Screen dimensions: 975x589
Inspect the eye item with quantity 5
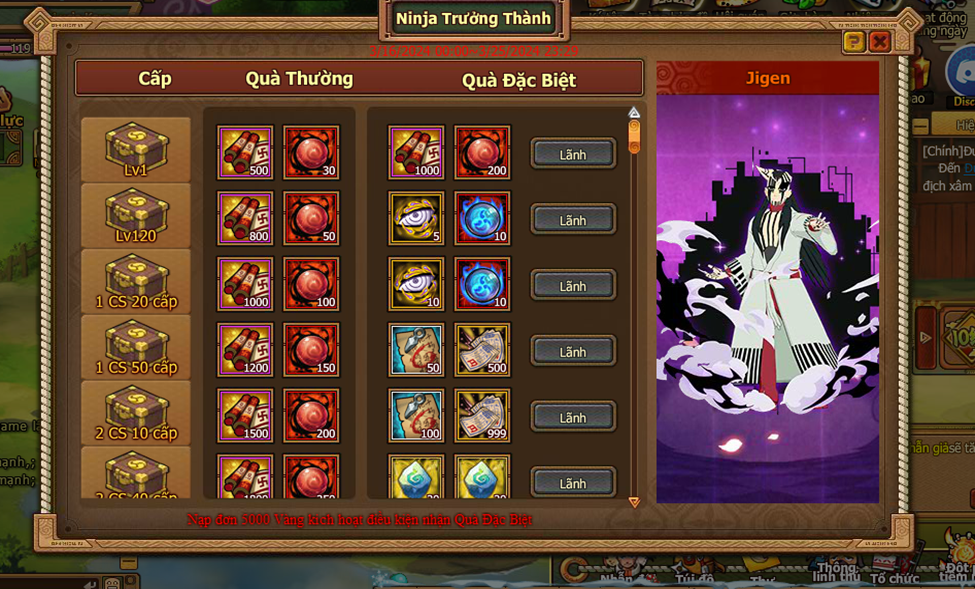tap(416, 218)
